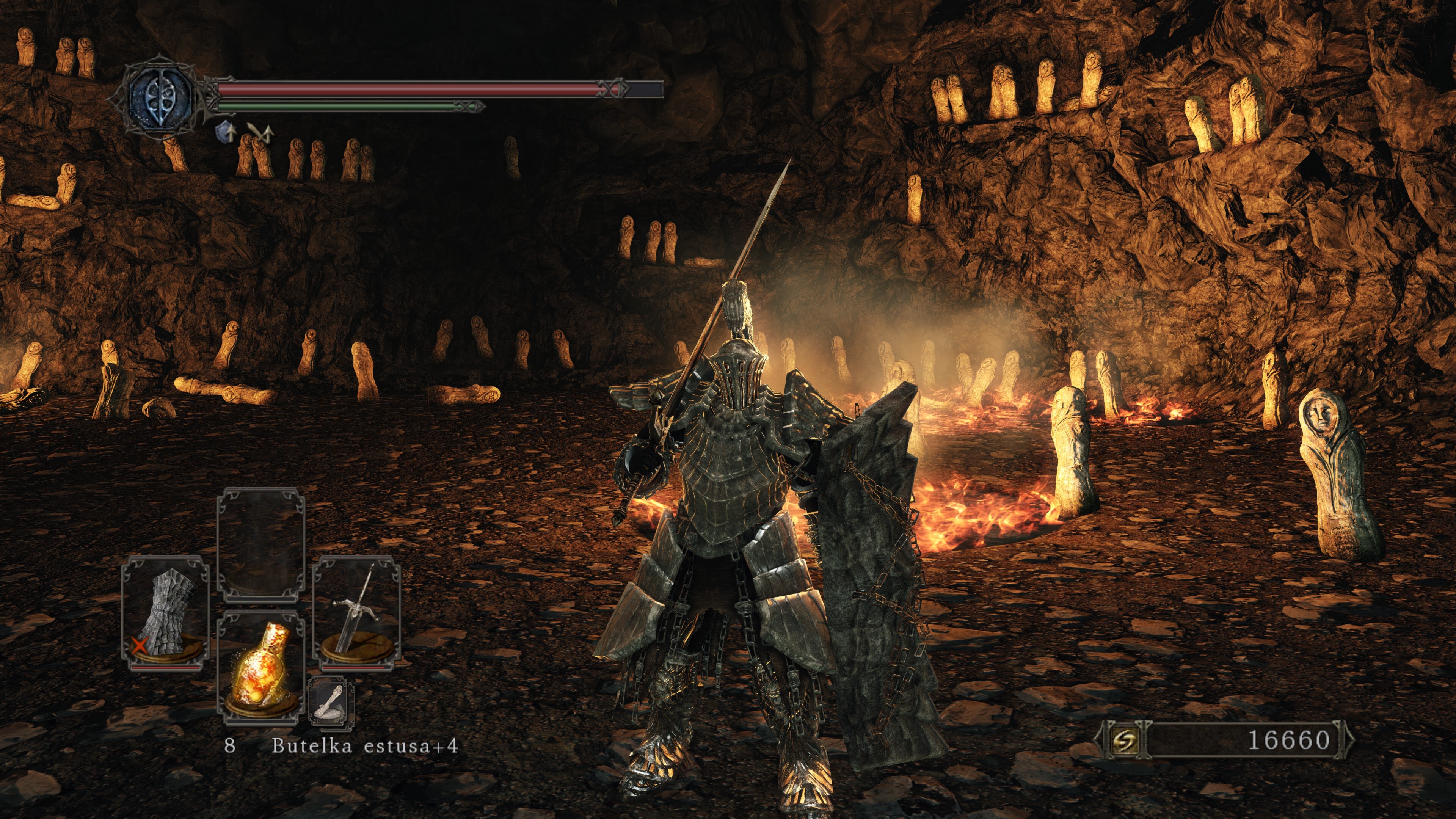Use the Butelka estusa+4 flask slot
The image size is (1456, 819).
[x=261, y=667]
